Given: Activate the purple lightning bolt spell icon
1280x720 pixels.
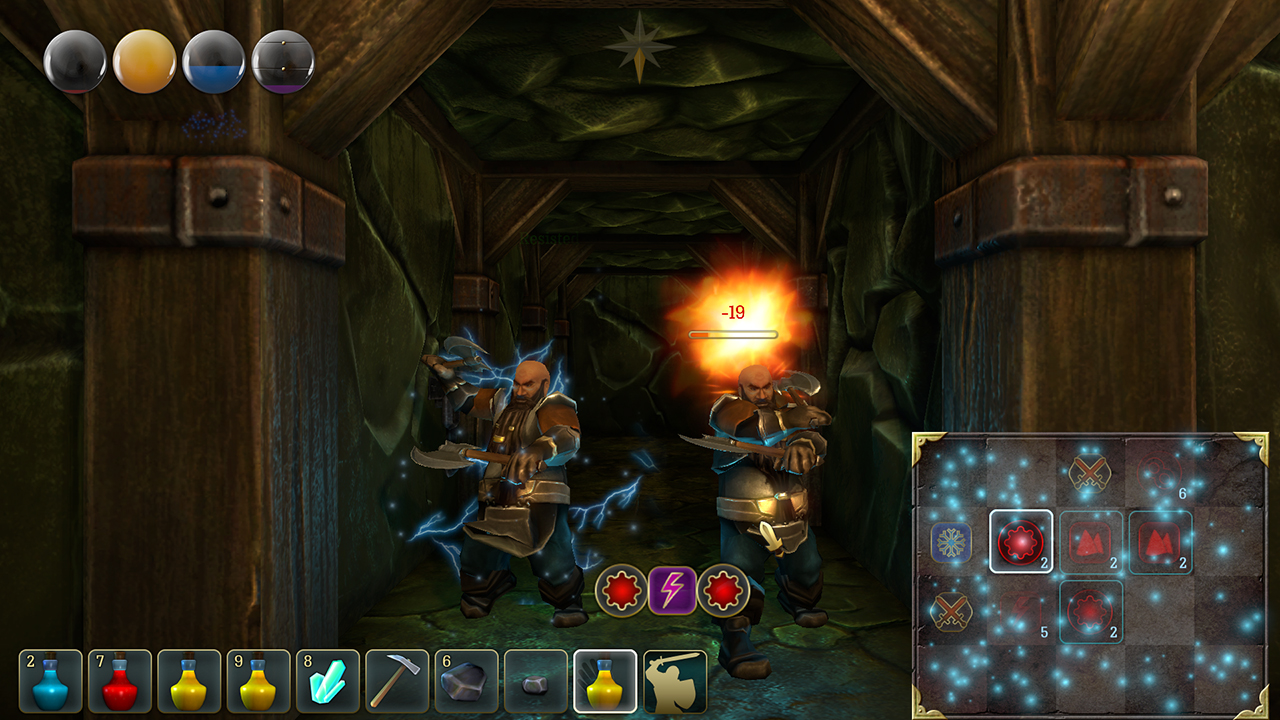Looking at the screenshot, I should coord(672,590).
